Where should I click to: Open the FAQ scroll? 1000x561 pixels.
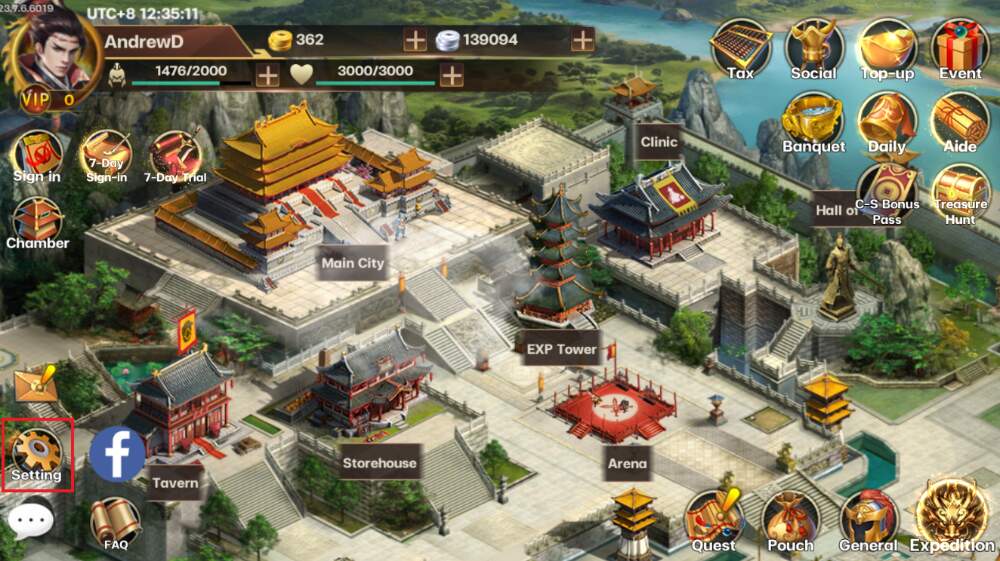coord(115,523)
